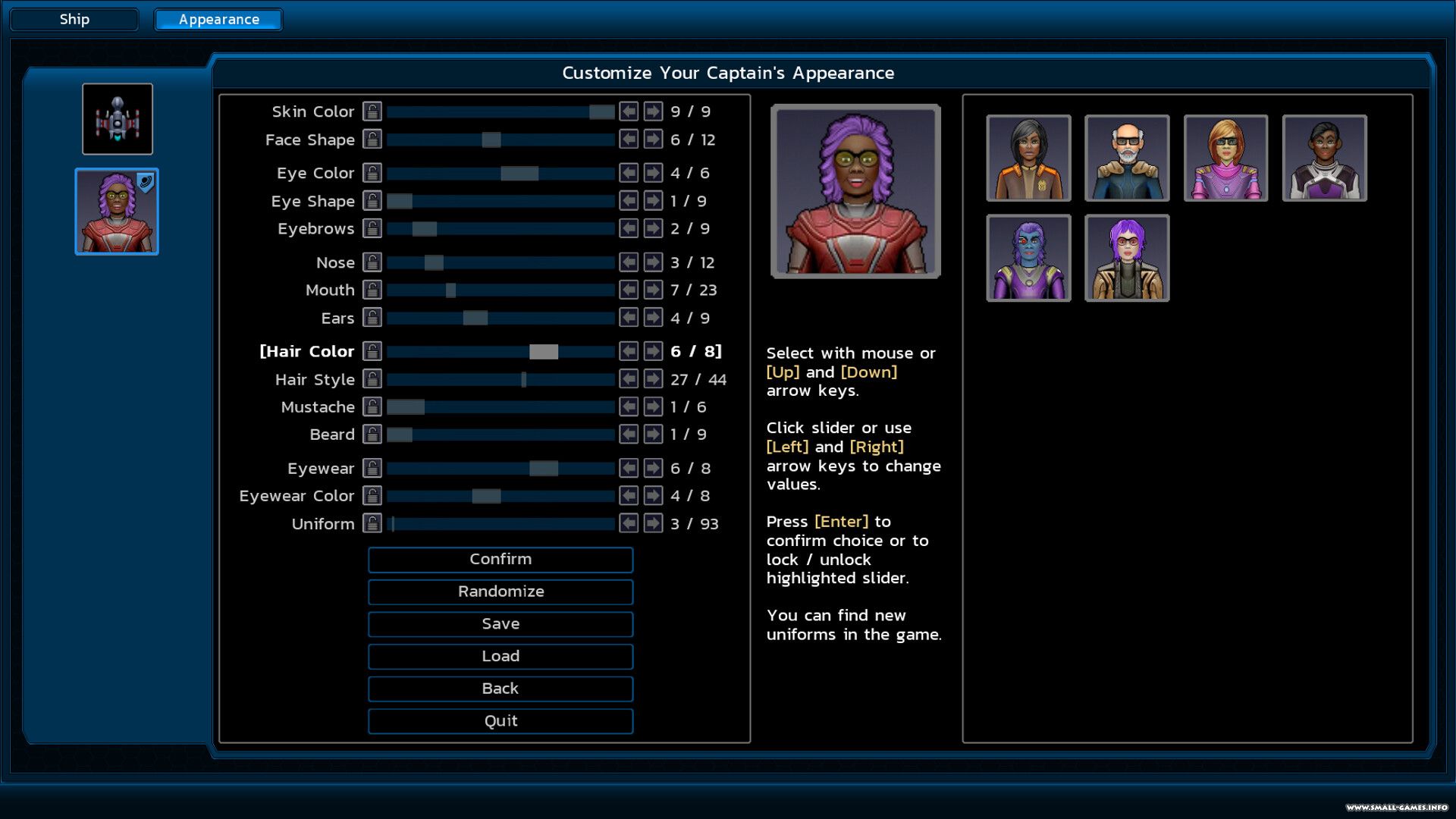Viewport: 1456px width, 819px height.
Task: Lock the Face Shape slider
Action: [x=372, y=140]
